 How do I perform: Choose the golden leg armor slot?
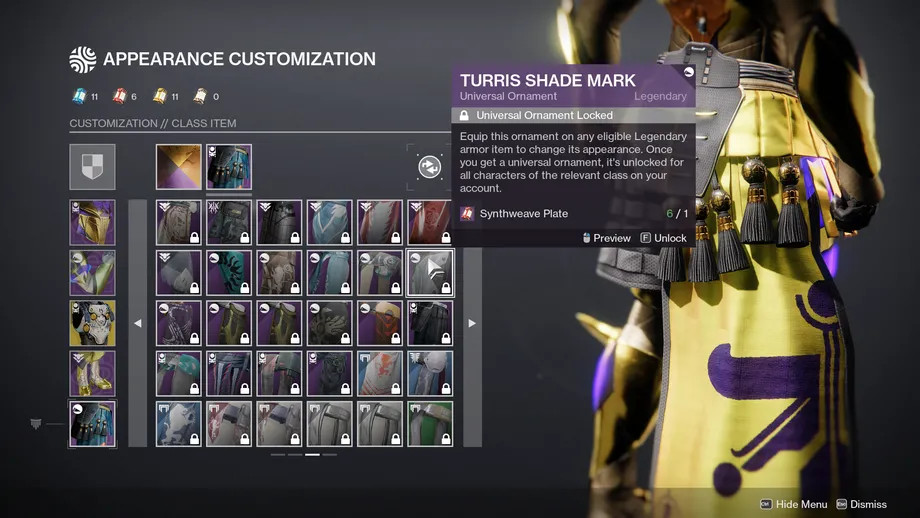point(92,373)
